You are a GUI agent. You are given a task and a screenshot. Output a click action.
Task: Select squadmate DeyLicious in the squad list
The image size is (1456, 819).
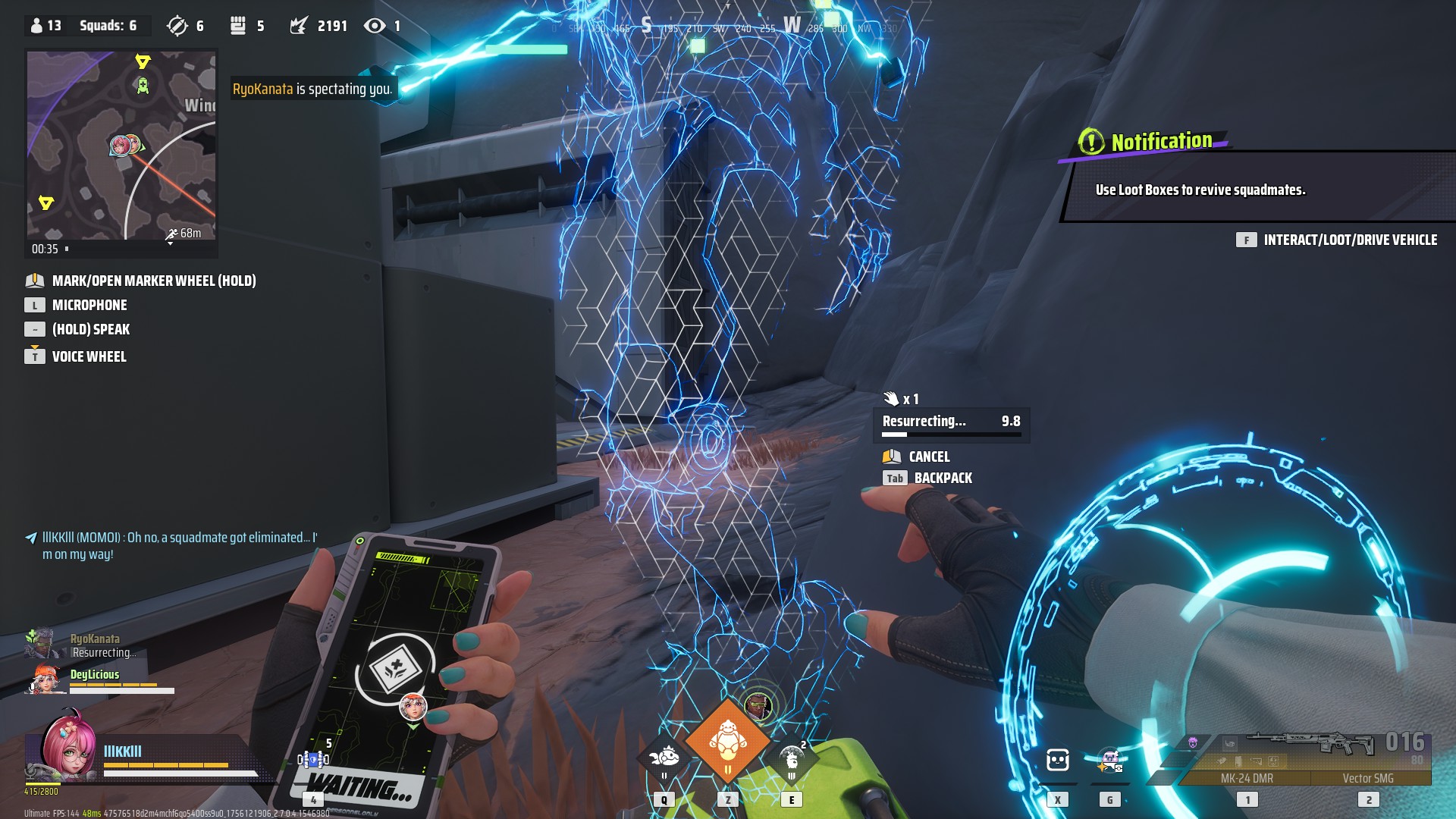pos(94,674)
